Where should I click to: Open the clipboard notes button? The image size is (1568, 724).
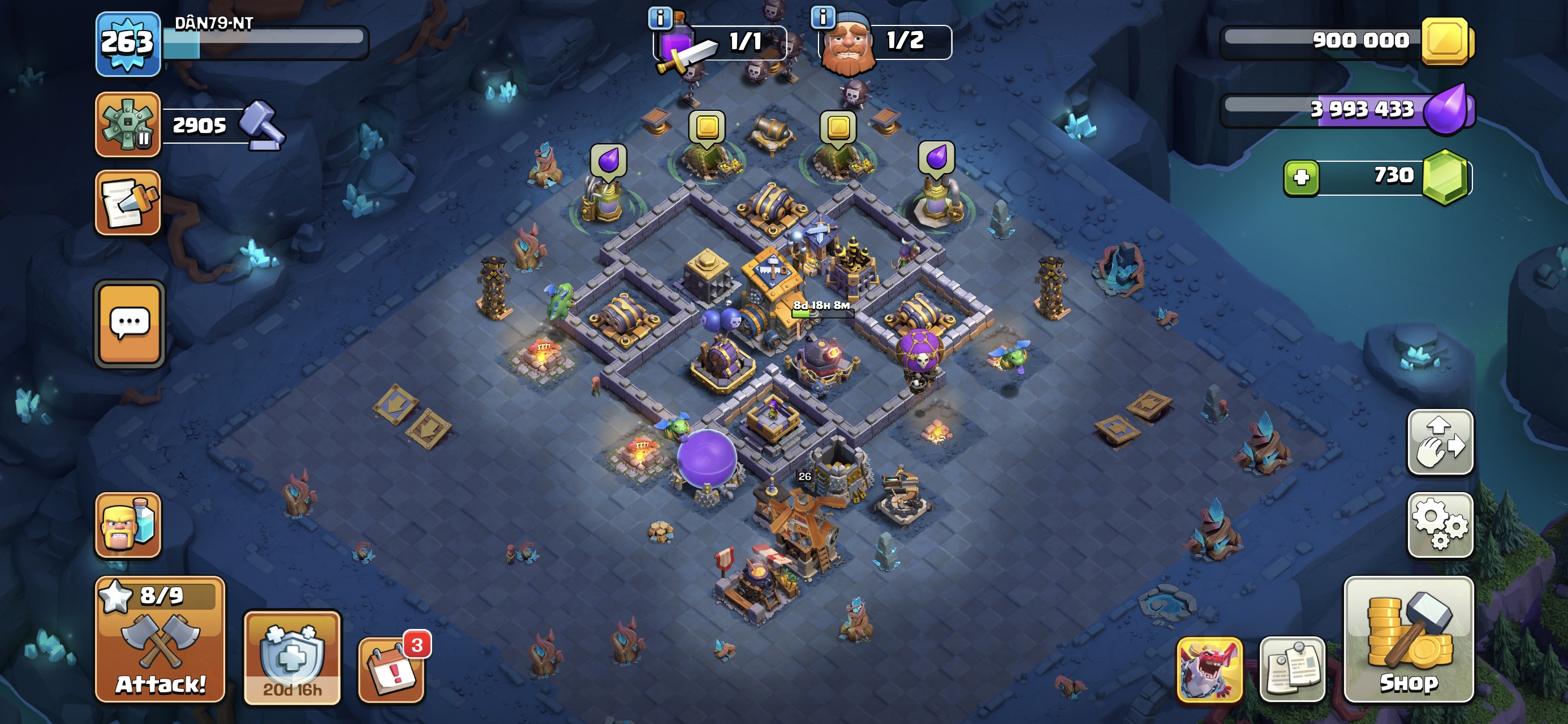coord(1291,669)
